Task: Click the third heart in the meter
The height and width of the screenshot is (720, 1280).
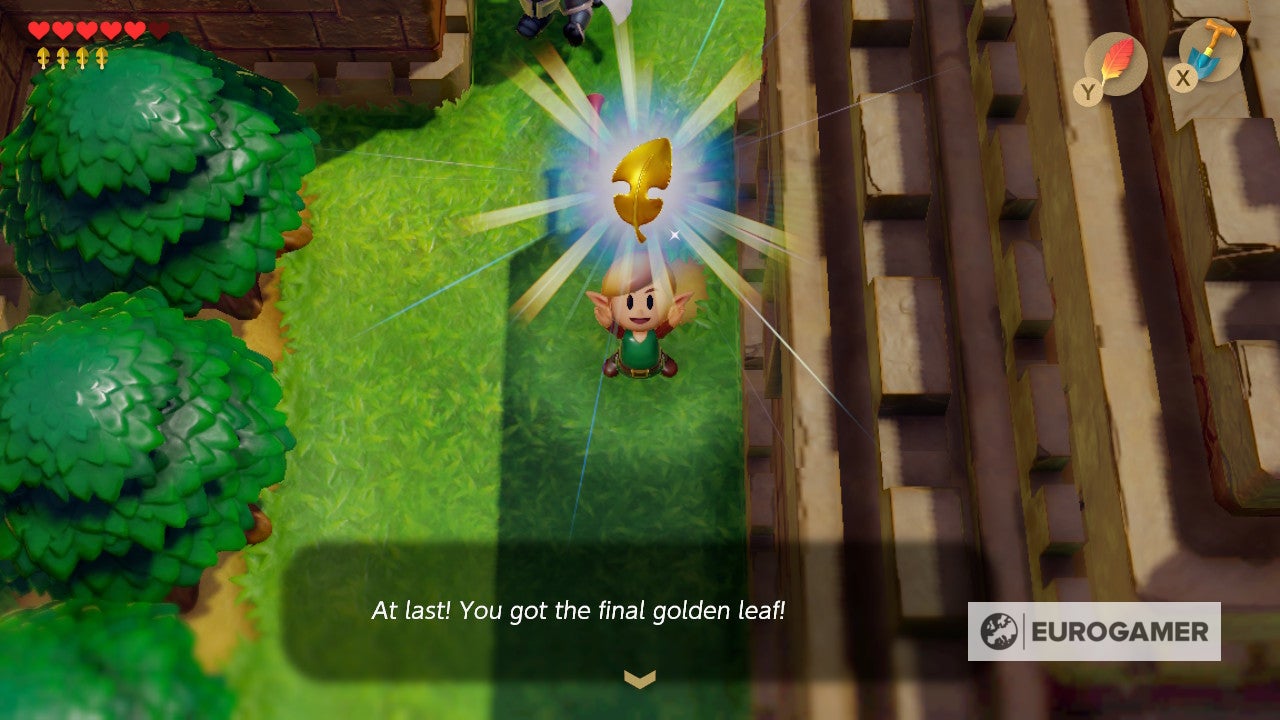Action: pyautogui.click(x=86, y=29)
